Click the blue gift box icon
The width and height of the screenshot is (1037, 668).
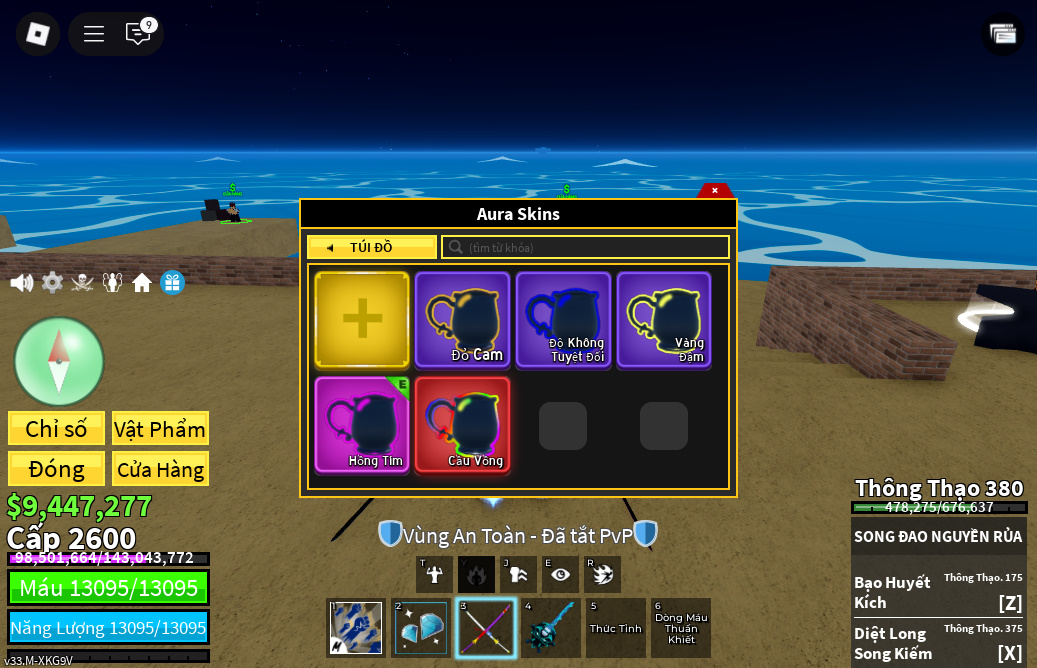172,283
